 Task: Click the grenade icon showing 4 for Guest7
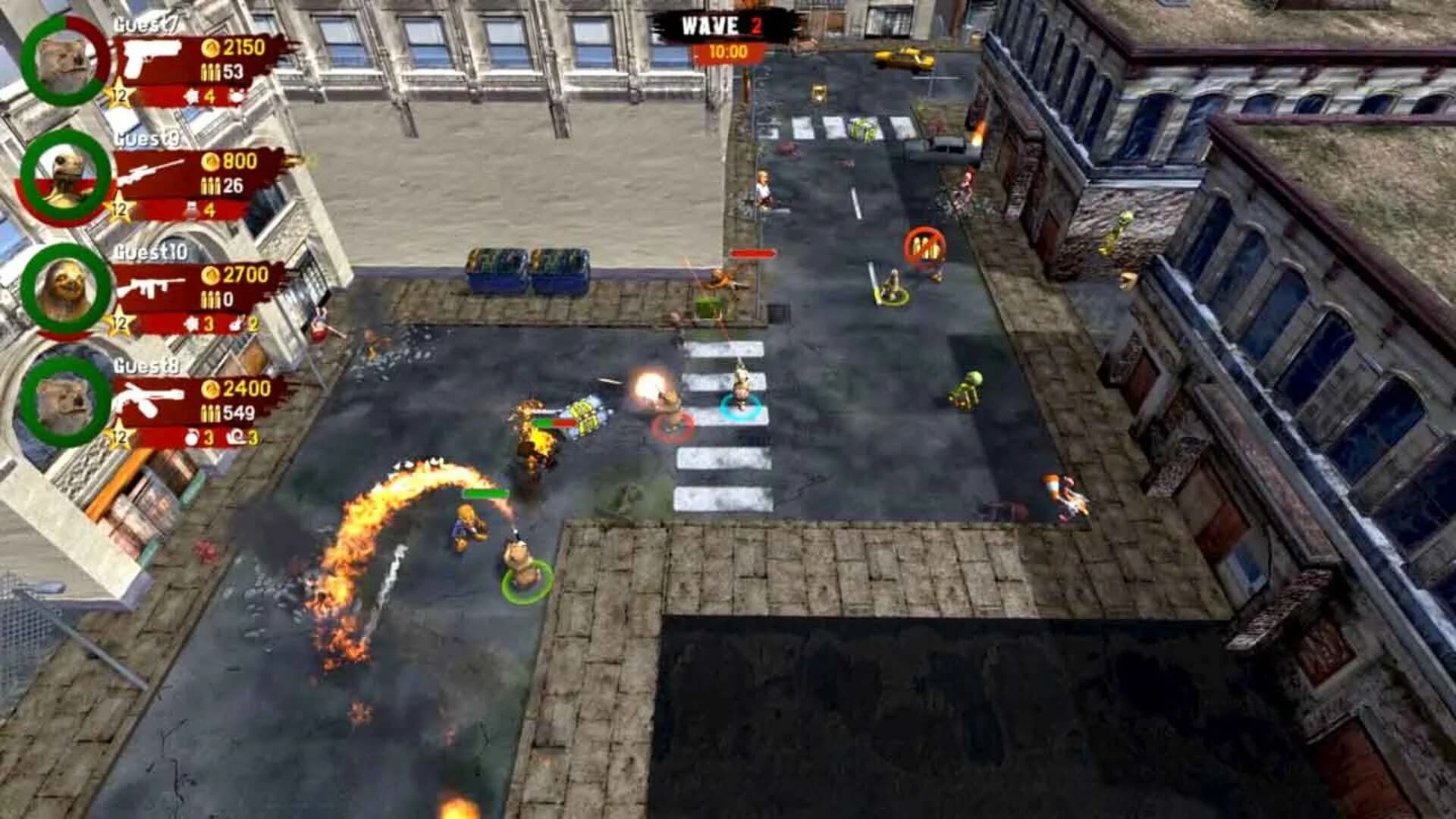click(x=193, y=95)
